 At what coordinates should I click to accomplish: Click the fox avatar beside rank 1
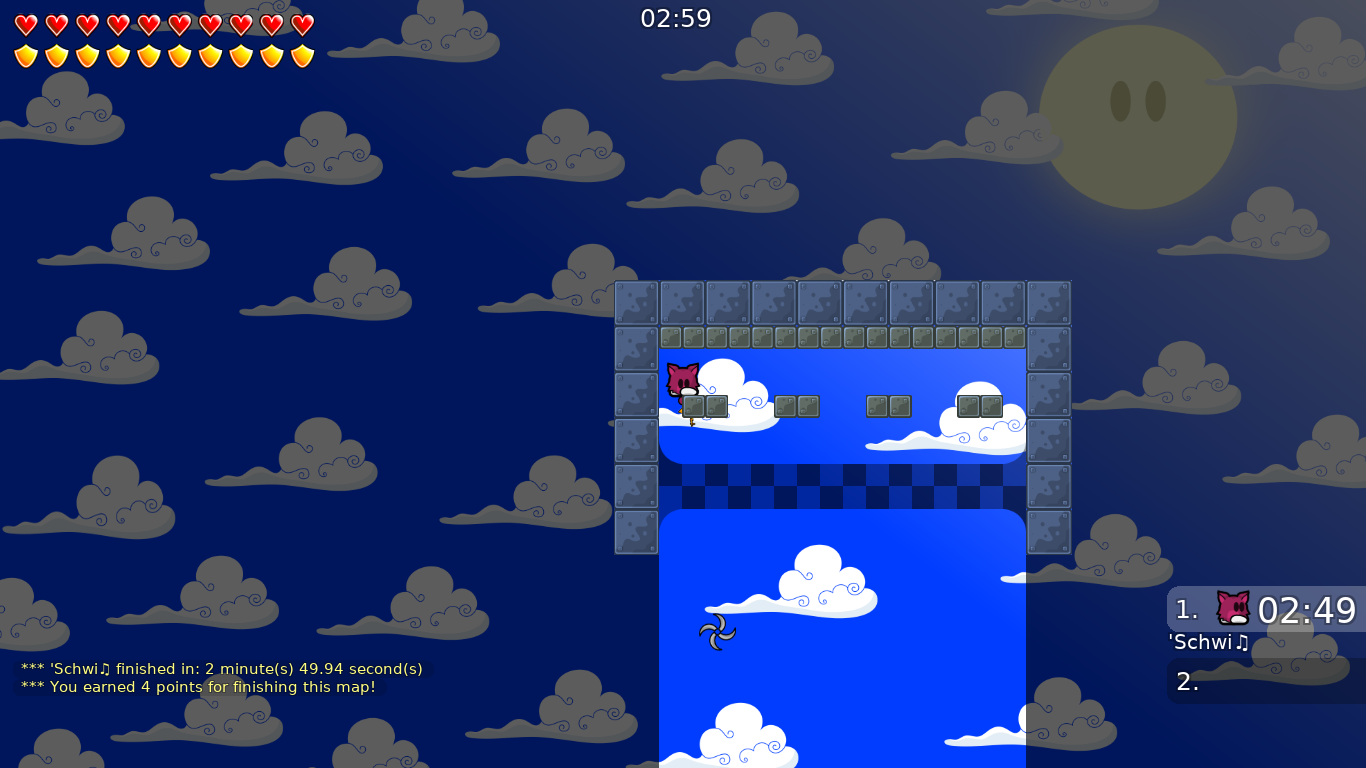pos(1231,605)
